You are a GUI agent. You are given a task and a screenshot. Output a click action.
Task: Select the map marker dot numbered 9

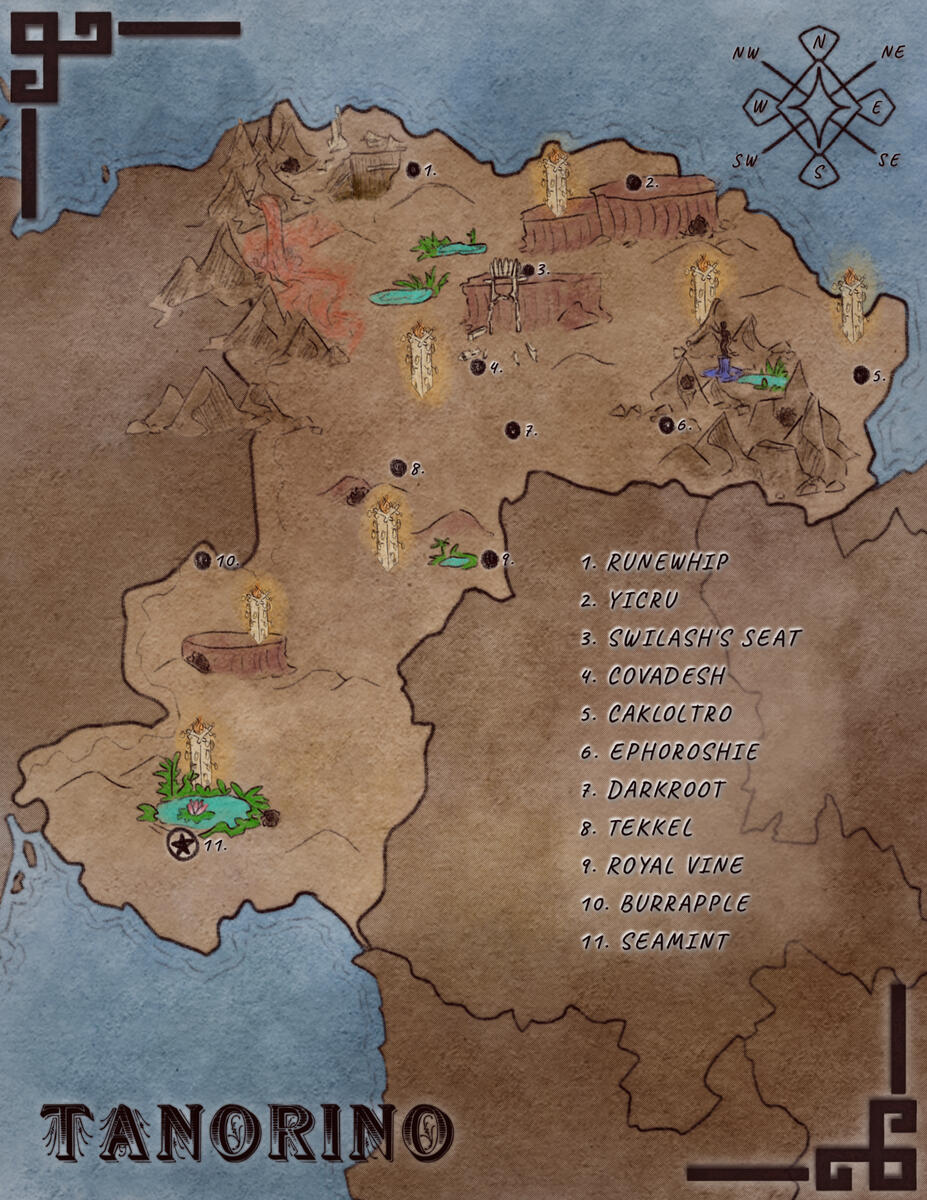click(489, 559)
